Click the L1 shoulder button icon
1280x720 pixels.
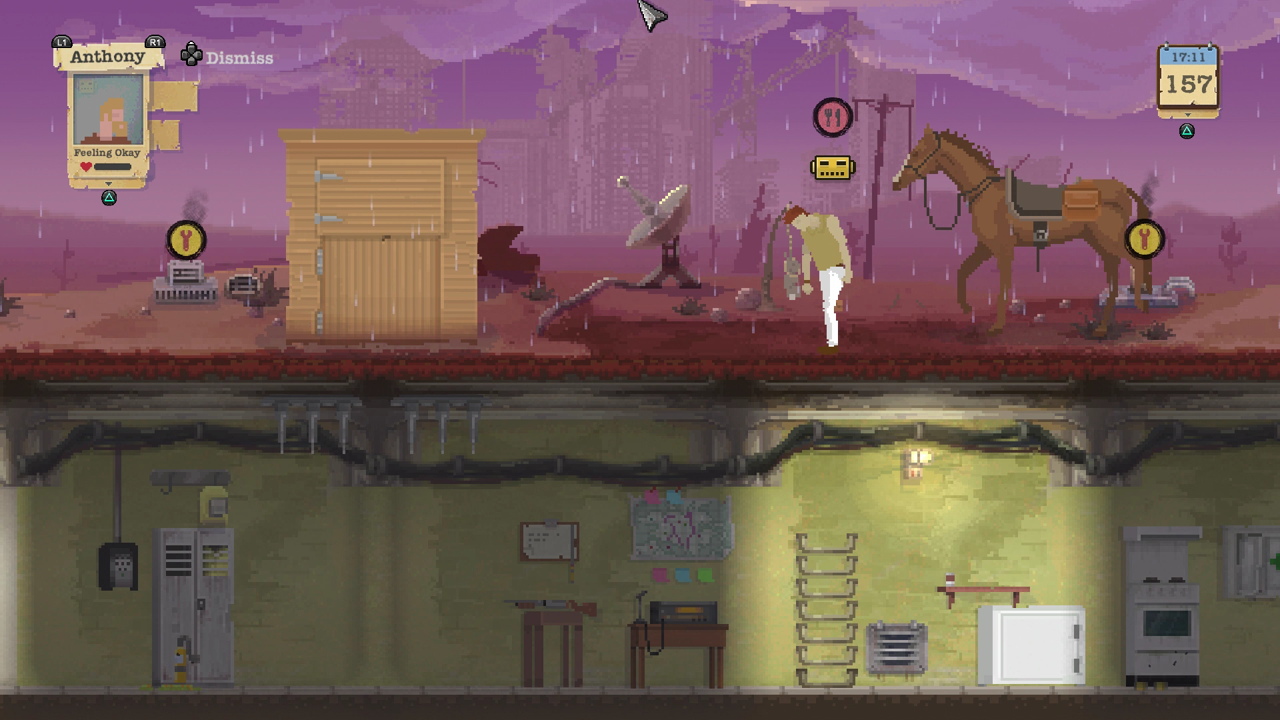[61, 43]
